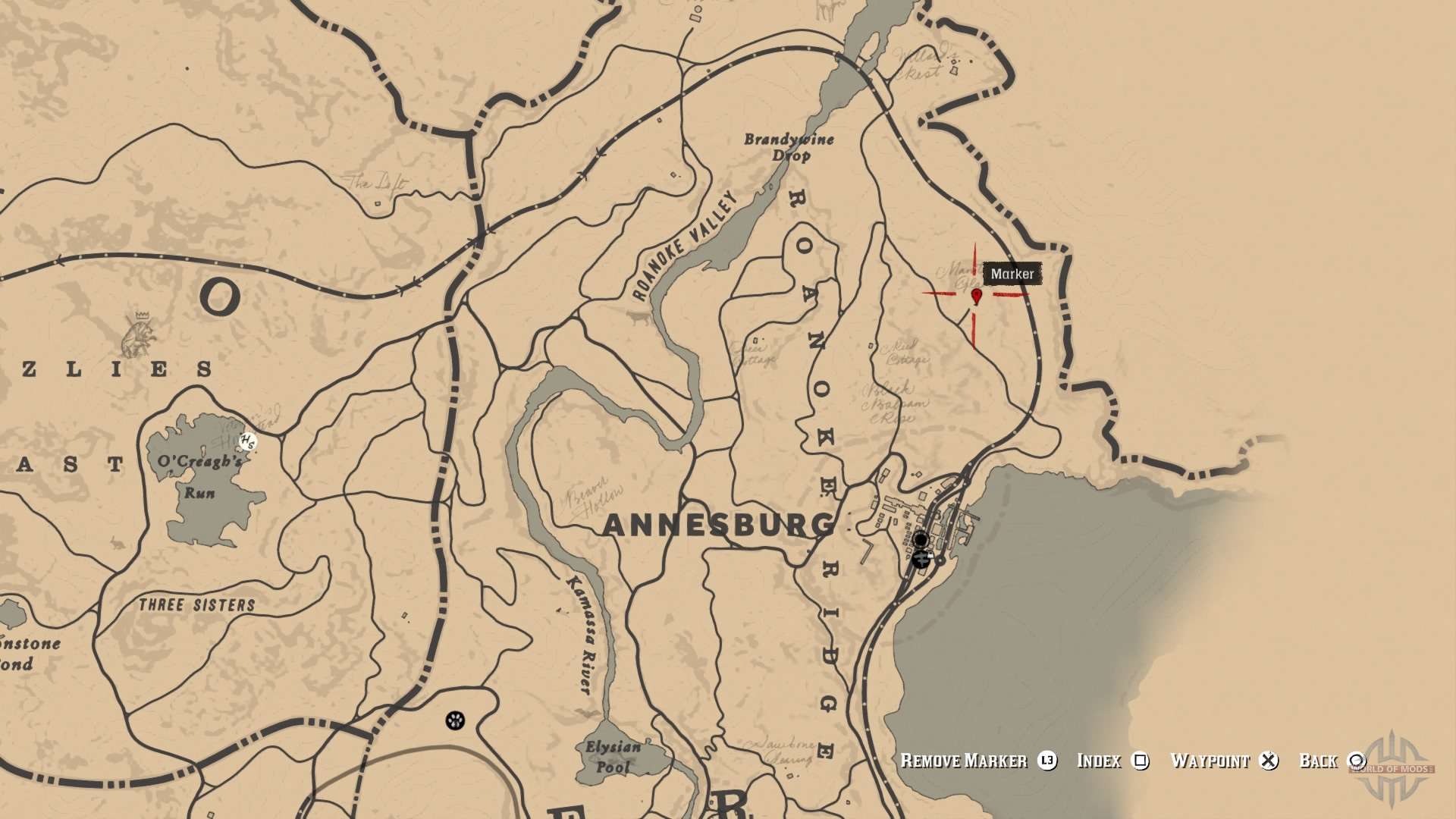The image size is (1456, 819).
Task: Set a Waypoint using the bottom bar option
Action: pyautogui.click(x=1211, y=761)
